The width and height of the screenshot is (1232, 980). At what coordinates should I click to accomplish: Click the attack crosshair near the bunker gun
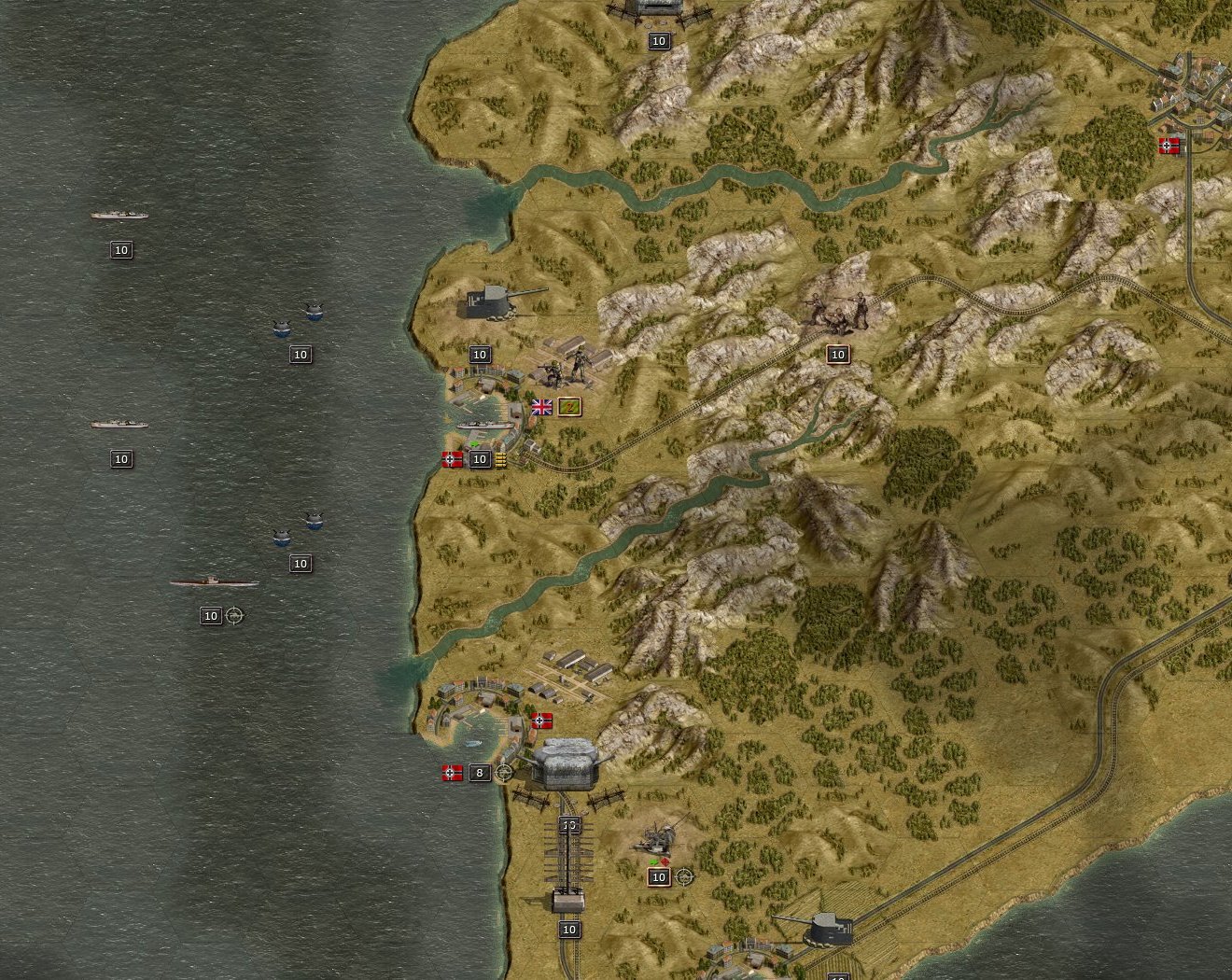coord(502,773)
